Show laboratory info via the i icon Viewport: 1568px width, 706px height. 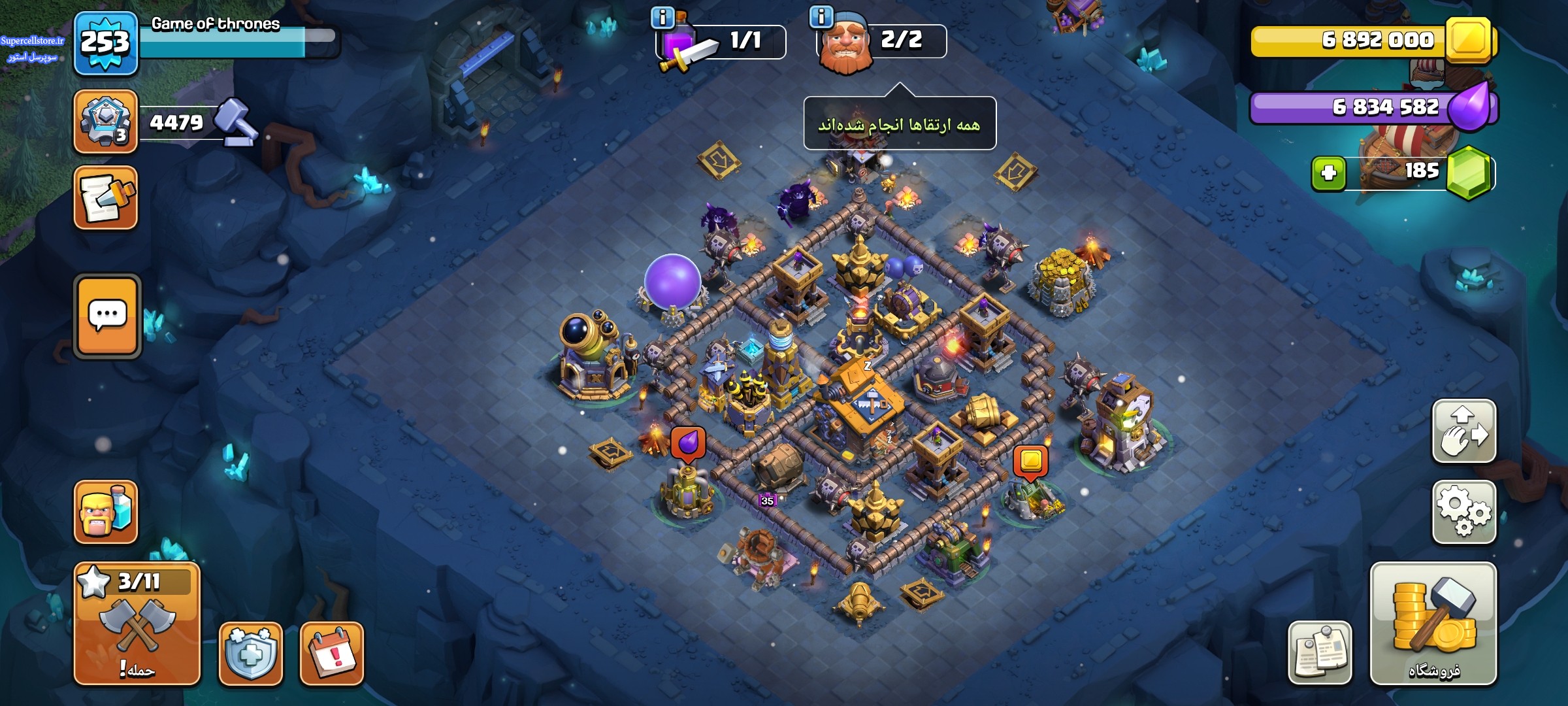[662, 18]
